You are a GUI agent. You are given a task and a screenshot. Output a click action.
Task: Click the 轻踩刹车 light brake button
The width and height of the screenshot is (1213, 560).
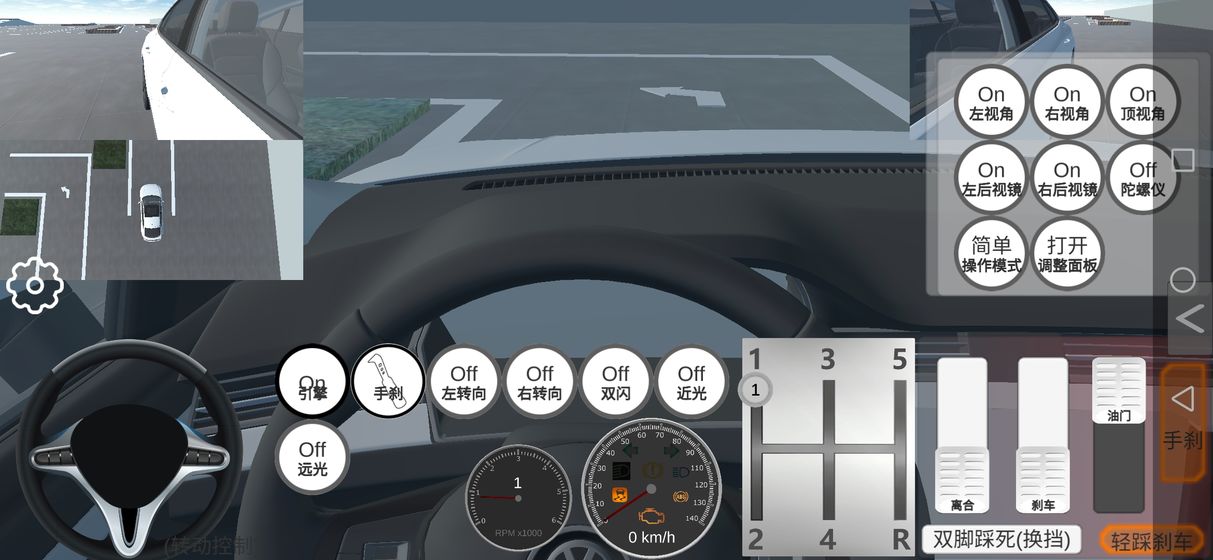pos(1151,540)
